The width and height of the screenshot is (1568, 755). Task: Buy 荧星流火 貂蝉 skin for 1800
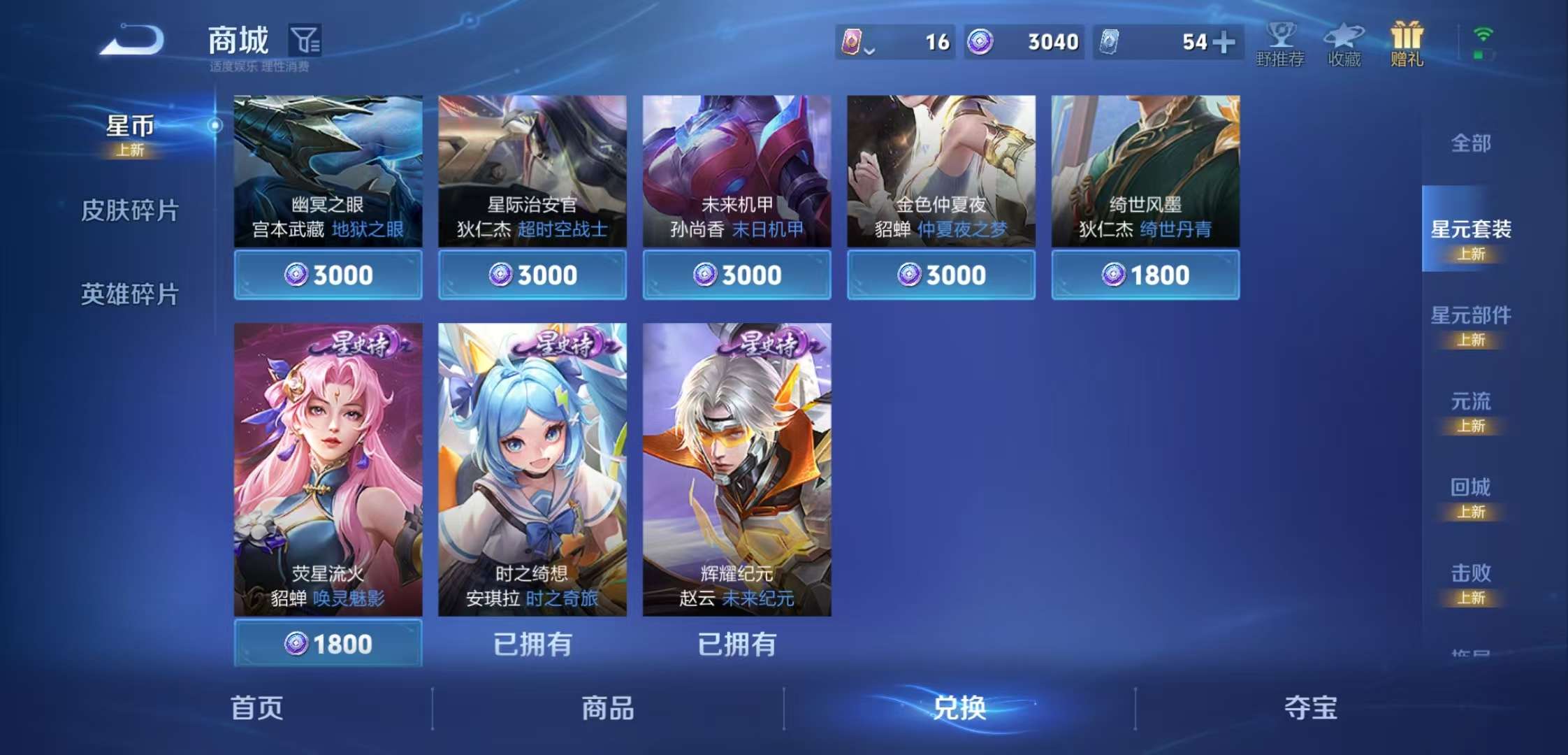326,643
